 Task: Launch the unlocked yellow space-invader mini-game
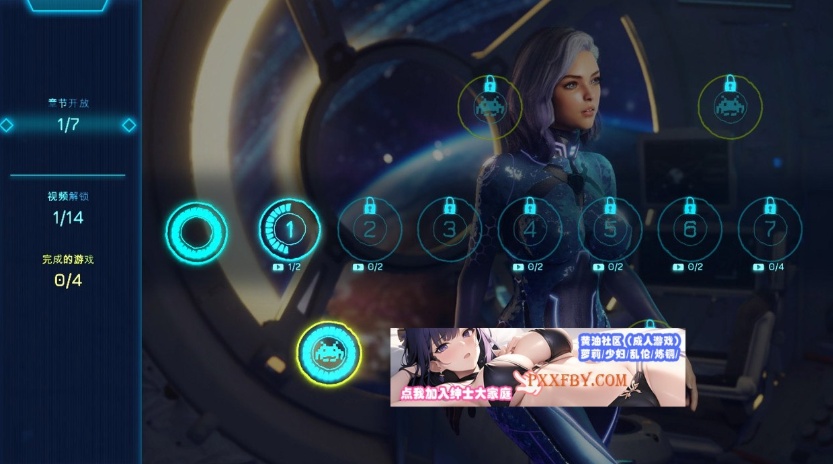coord(328,352)
